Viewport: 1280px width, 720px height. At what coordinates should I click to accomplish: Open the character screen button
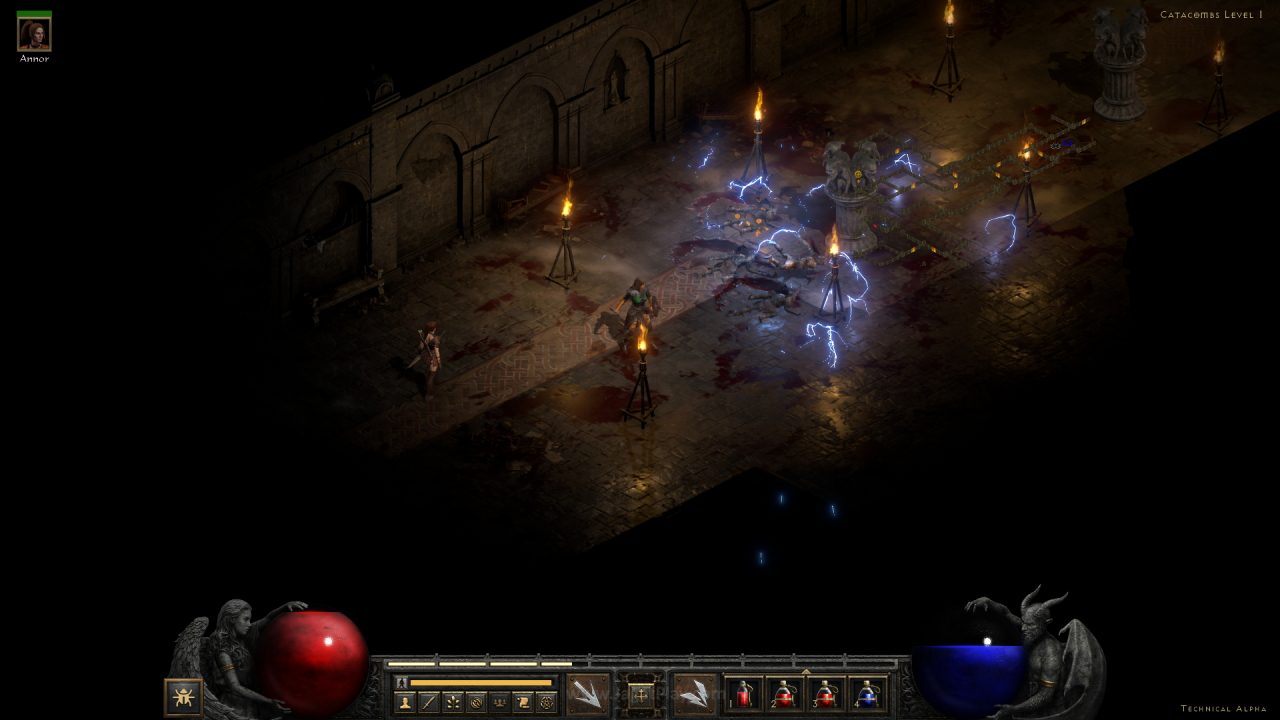click(x=405, y=702)
